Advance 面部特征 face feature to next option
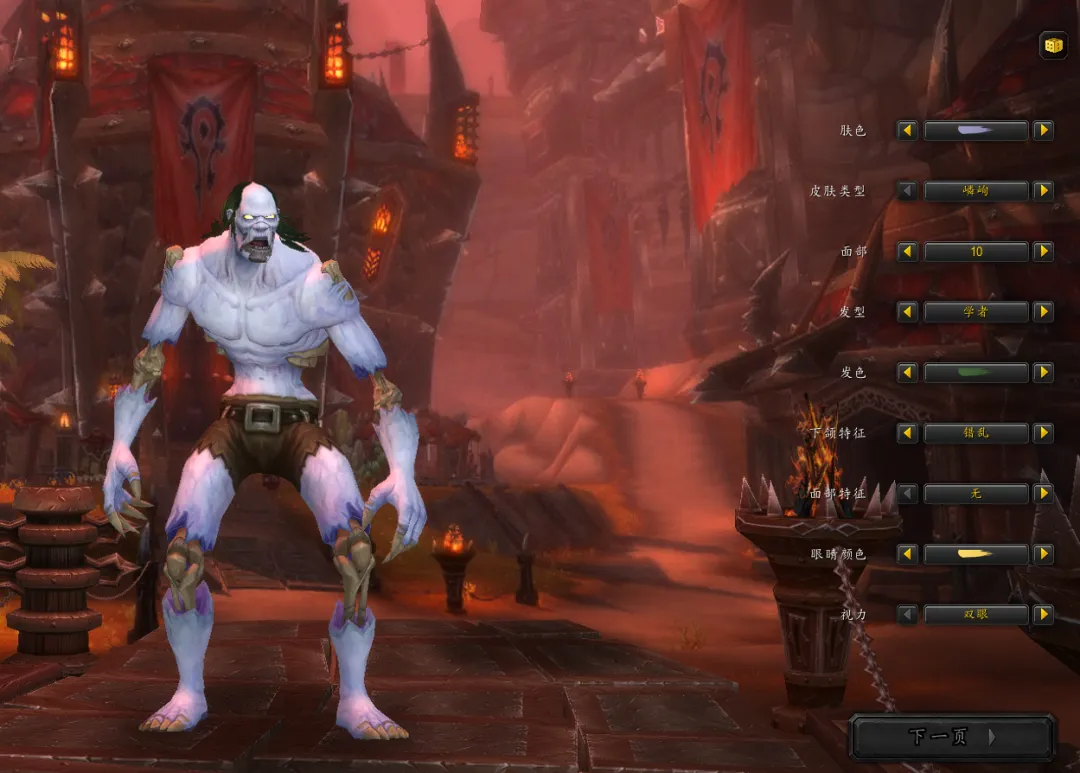 pos(1043,493)
